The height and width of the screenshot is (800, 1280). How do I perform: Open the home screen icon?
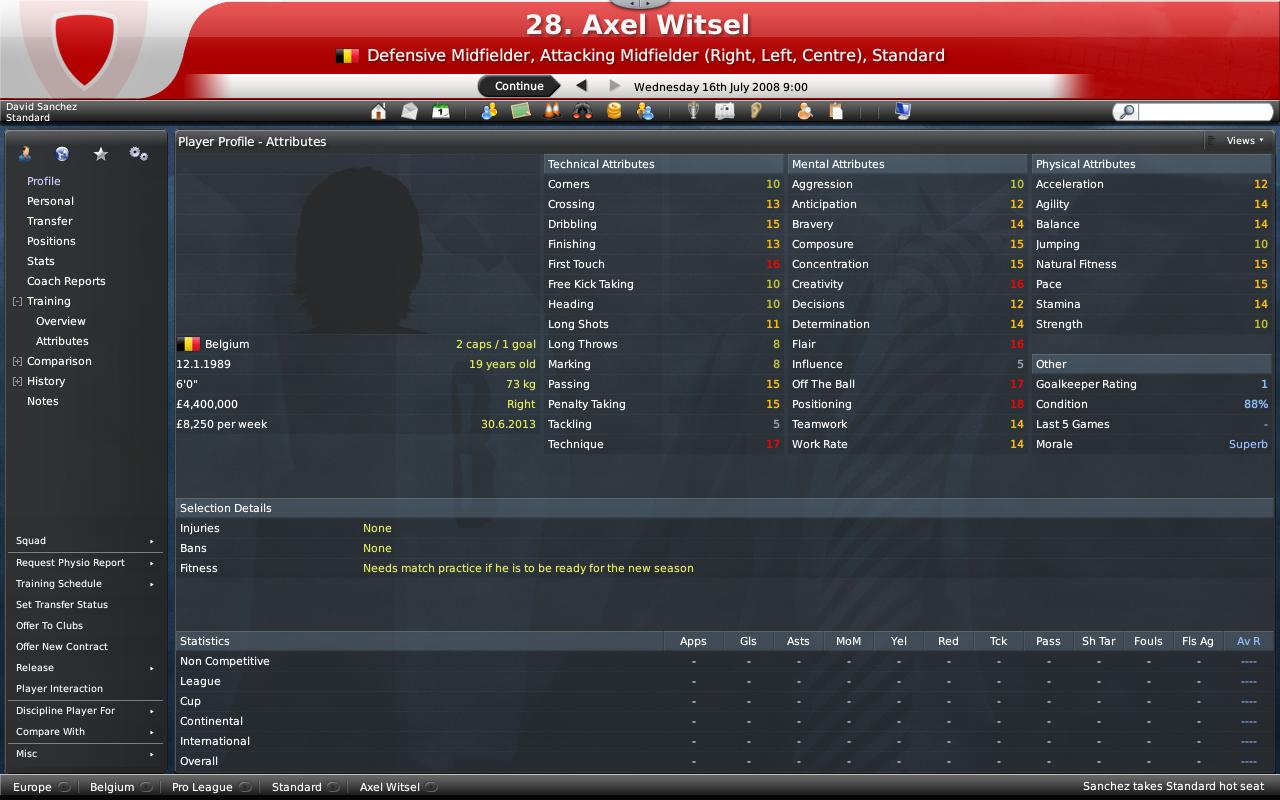[378, 112]
